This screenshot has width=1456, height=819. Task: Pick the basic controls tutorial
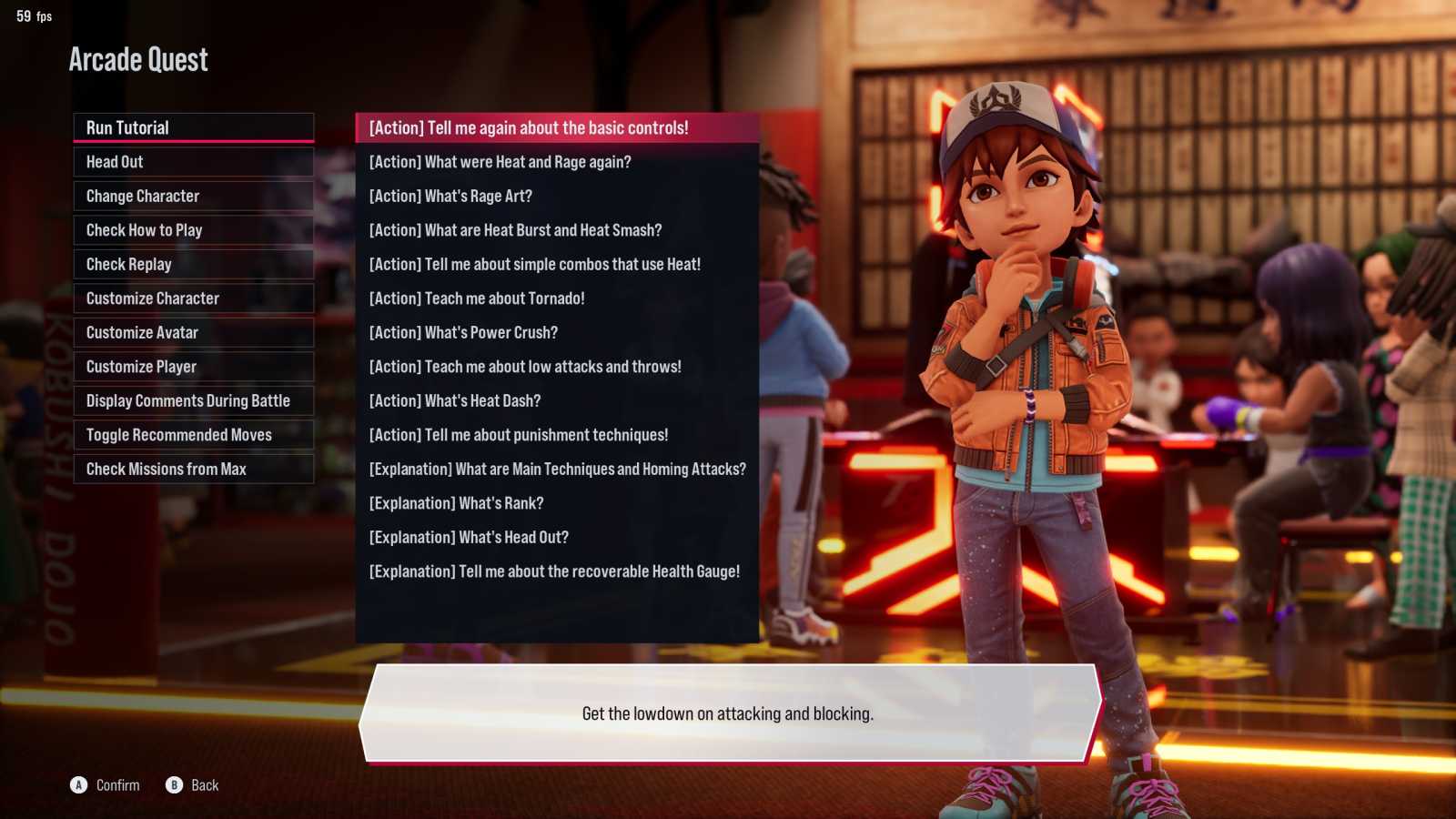(x=556, y=128)
